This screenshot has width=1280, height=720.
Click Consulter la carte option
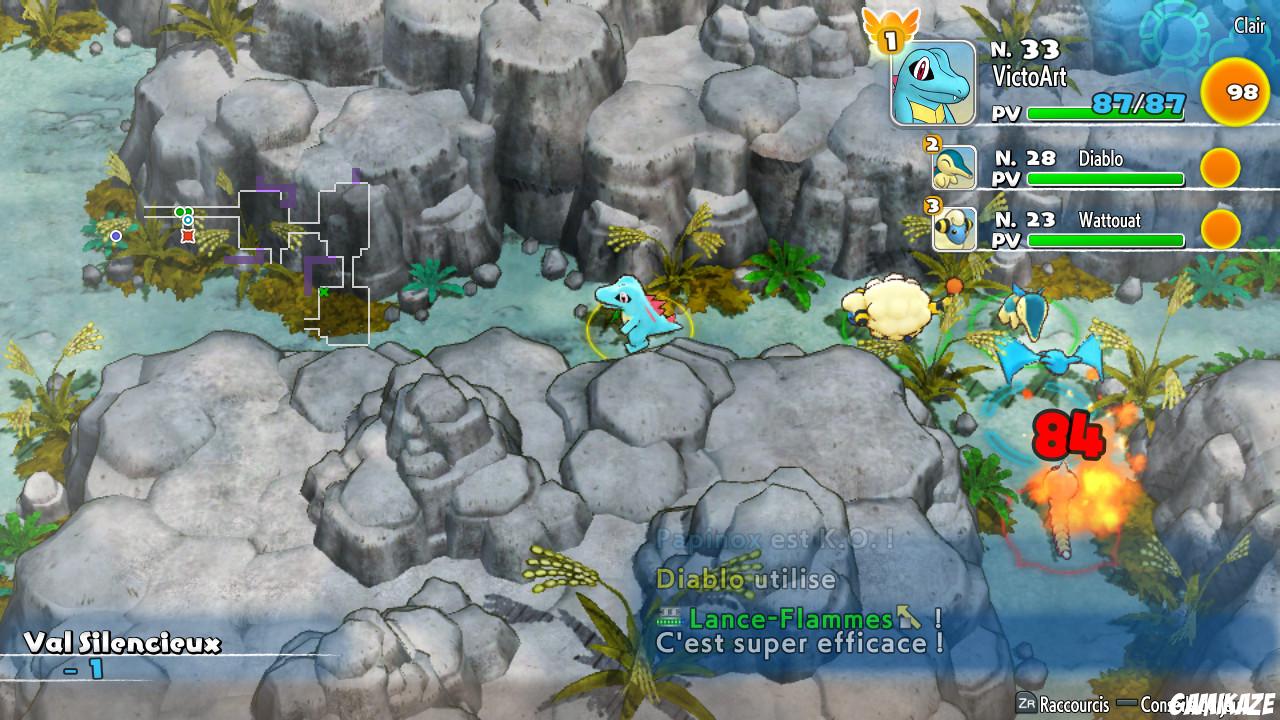point(1175,702)
